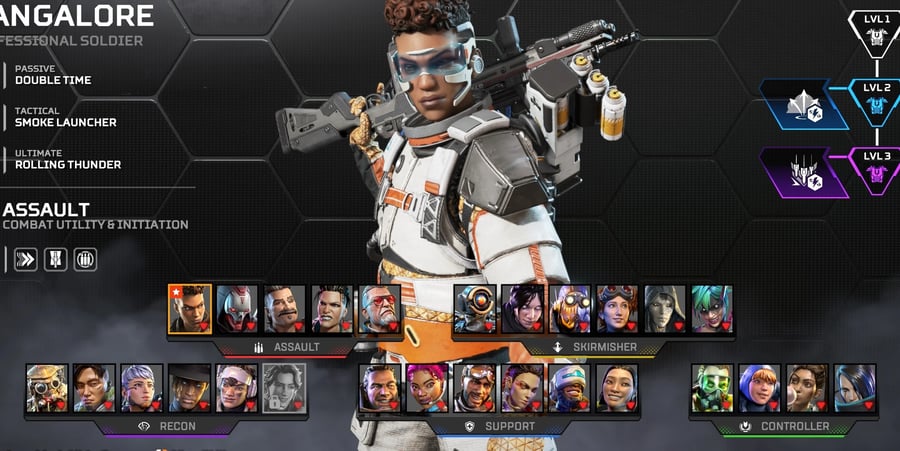
Task: Choose Seer wearing the black hat
Action: pyautogui.click(x=189, y=388)
